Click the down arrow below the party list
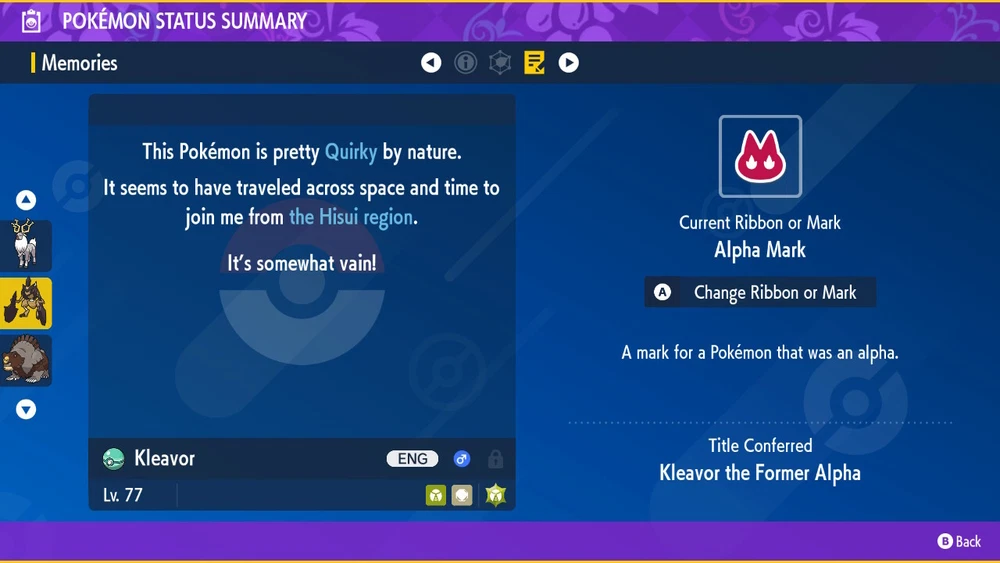Image resolution: width=1000 pixels, height=563 pixels. tap(26, 409)
